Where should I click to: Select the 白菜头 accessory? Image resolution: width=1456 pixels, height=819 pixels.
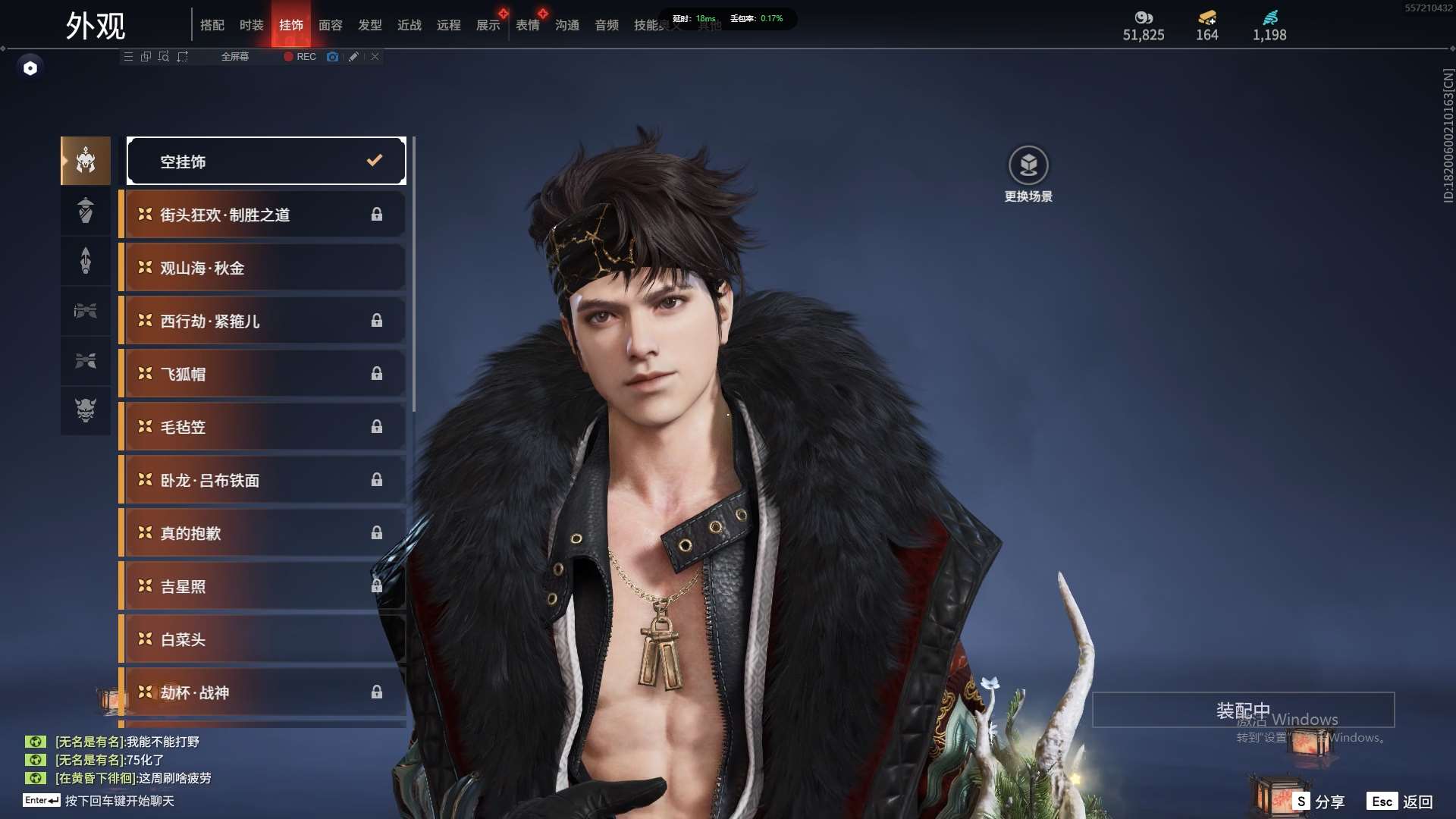262,639
